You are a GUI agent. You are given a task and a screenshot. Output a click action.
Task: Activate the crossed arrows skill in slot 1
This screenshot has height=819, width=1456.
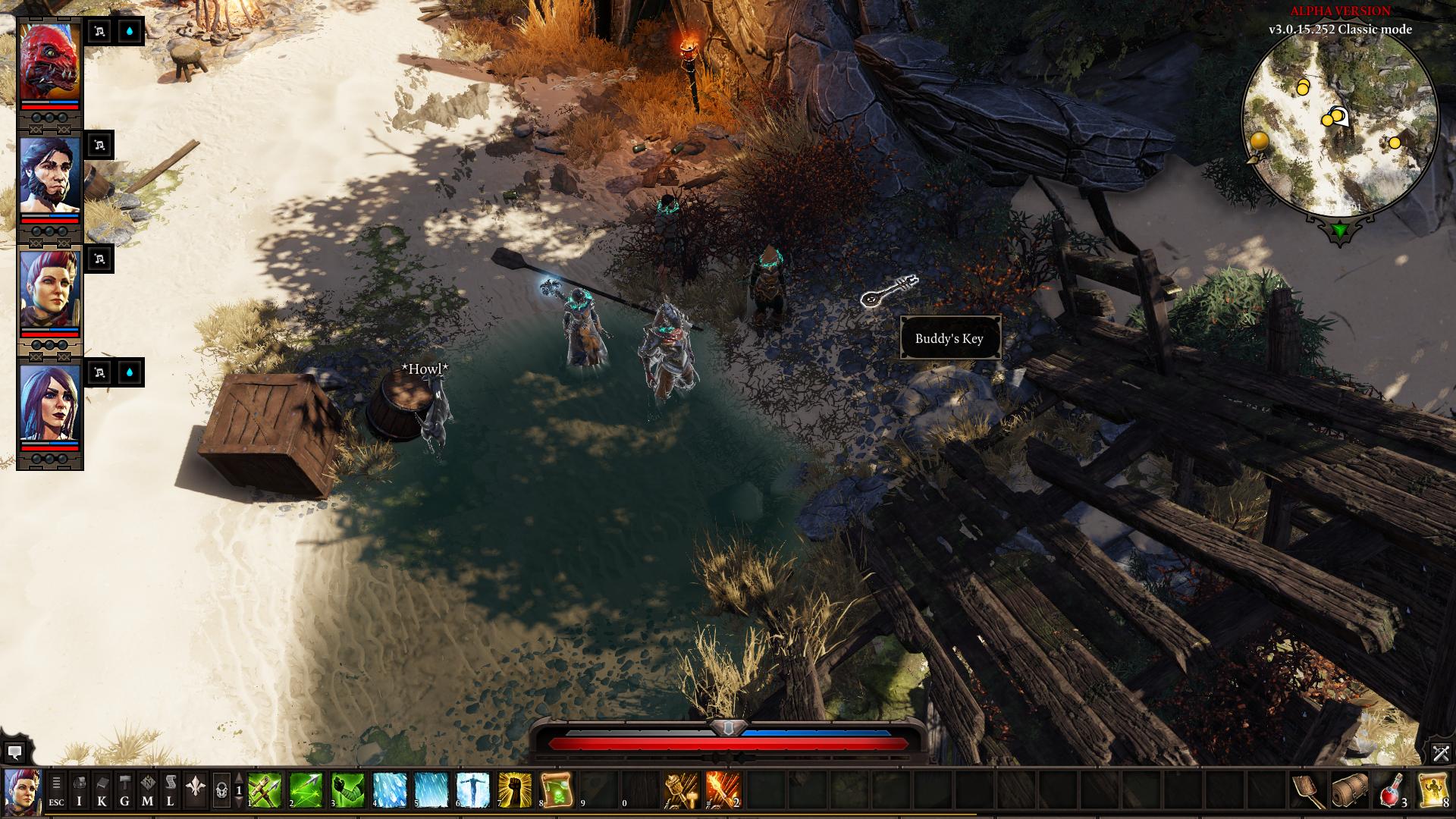click(265, 791)
